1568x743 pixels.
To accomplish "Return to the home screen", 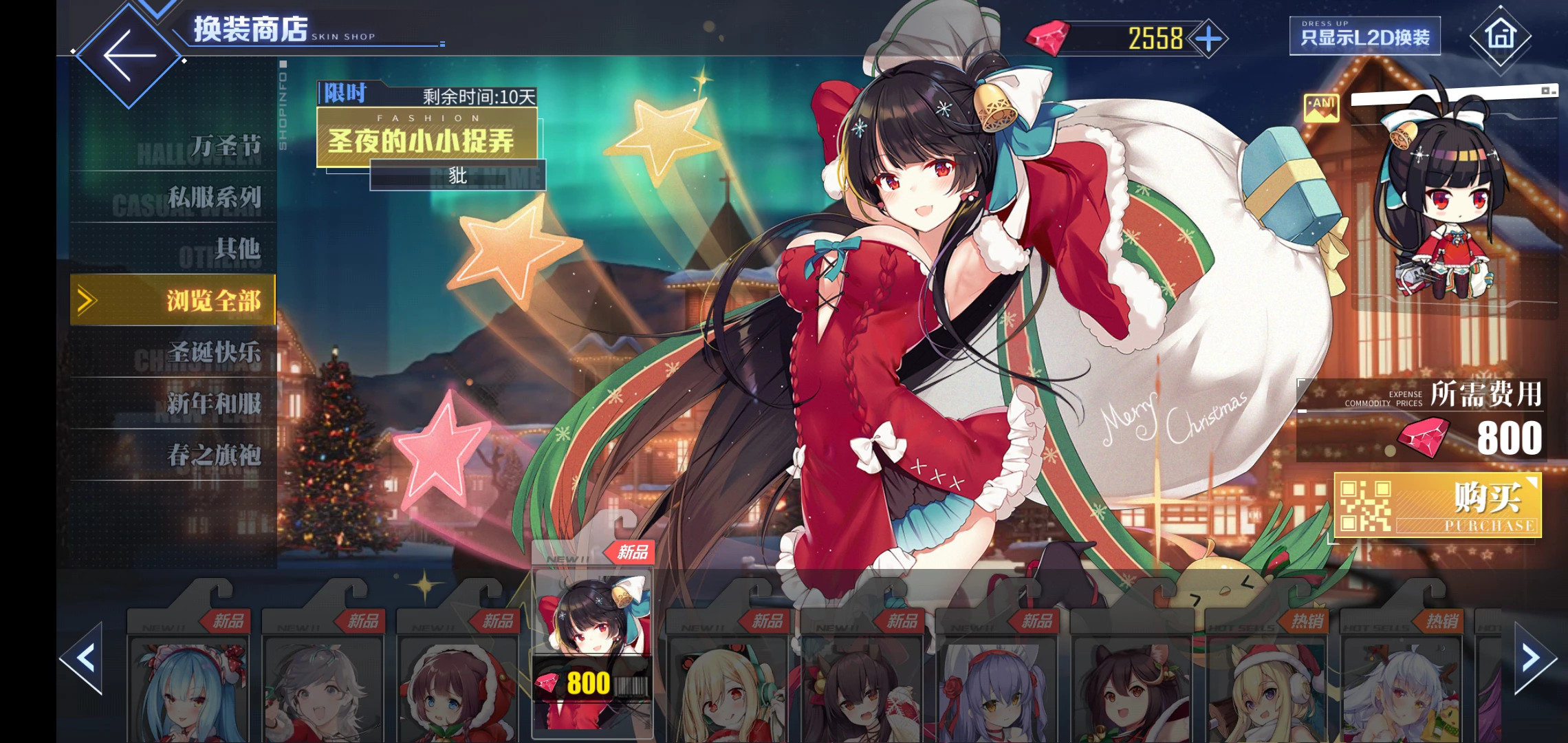I will [1500, 35].
